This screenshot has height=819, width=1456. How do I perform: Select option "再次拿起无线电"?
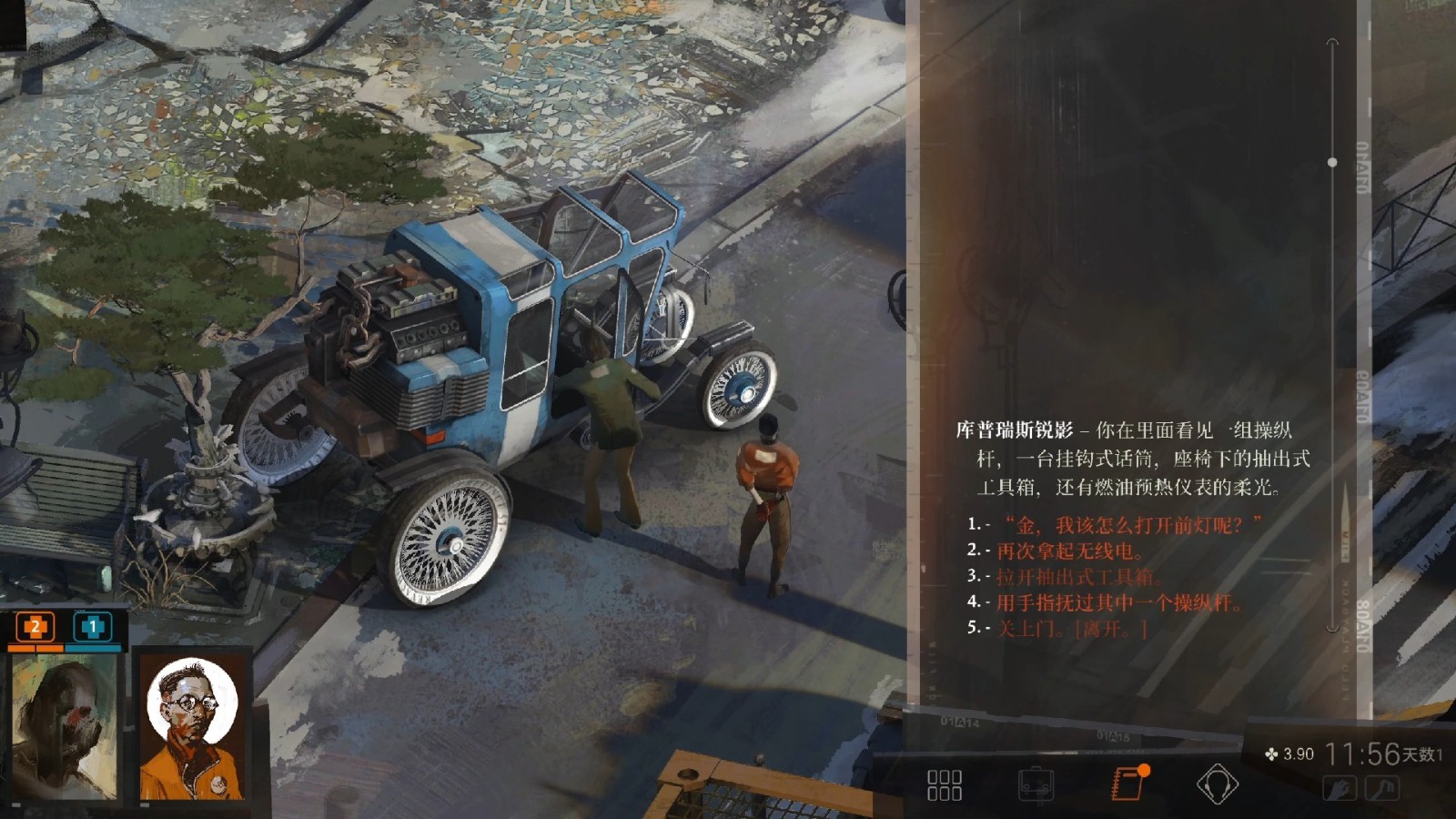point(1069,551)
